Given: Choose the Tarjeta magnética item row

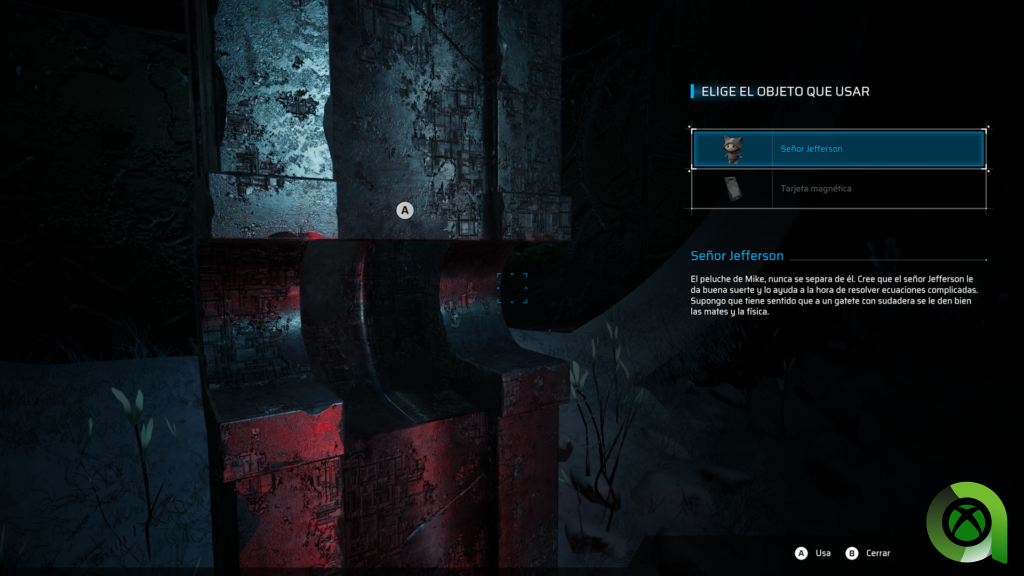Looking at the screenshot, I should pyautogui.click(x=838, y=188).
